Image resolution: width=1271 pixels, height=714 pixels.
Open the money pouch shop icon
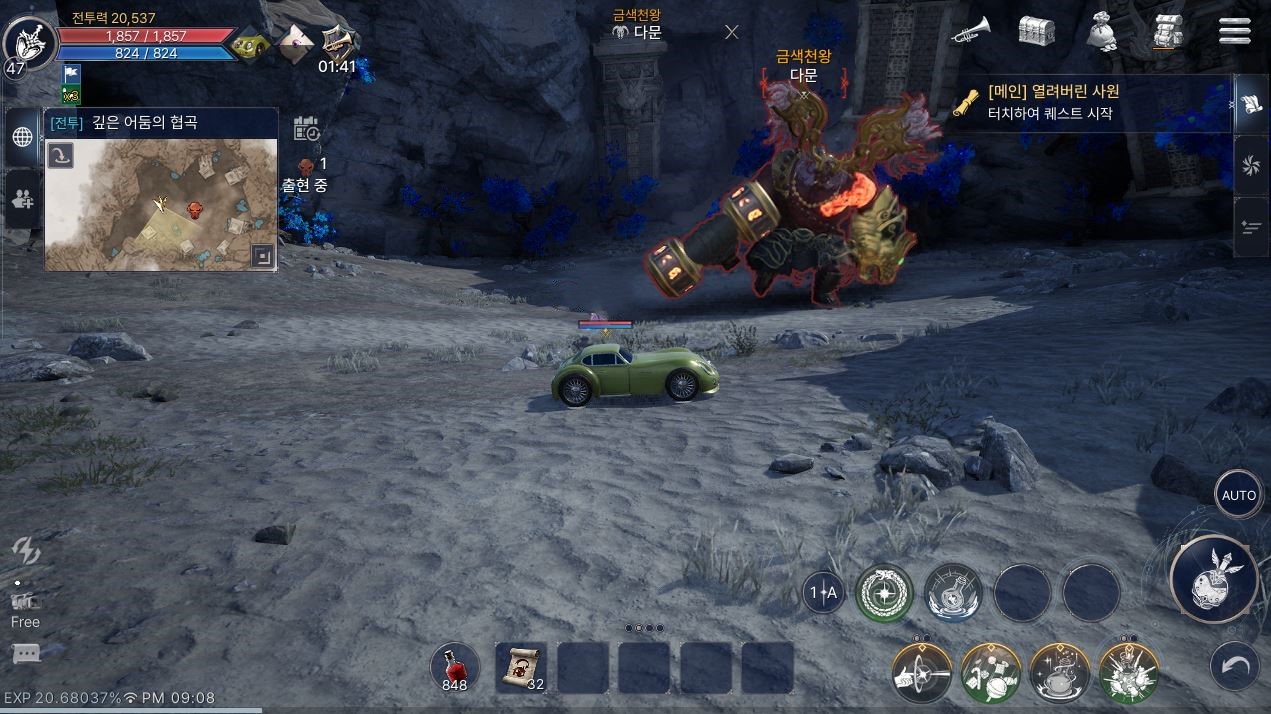pos(1103,31)
